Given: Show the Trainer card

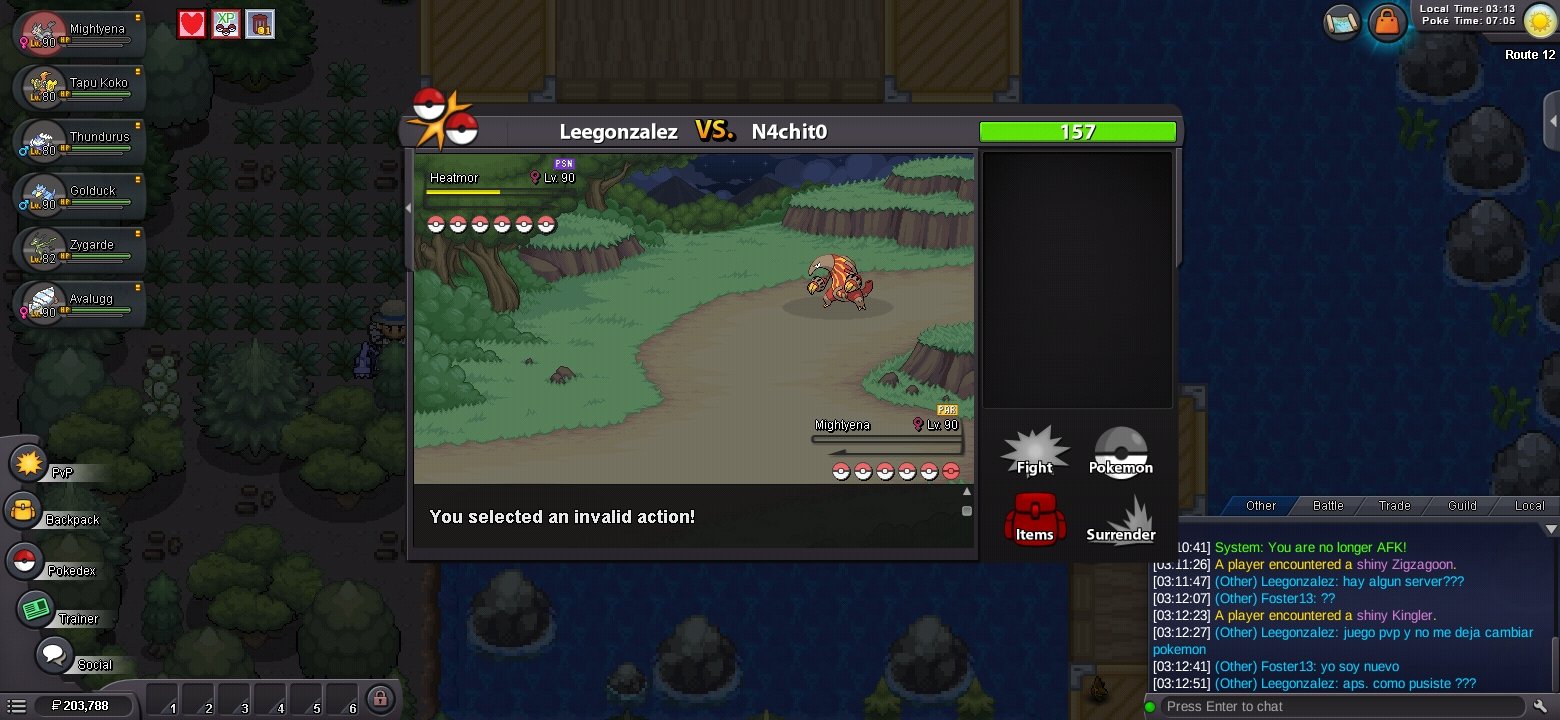Looking at the screenshot, I should (x=36, y=609).
